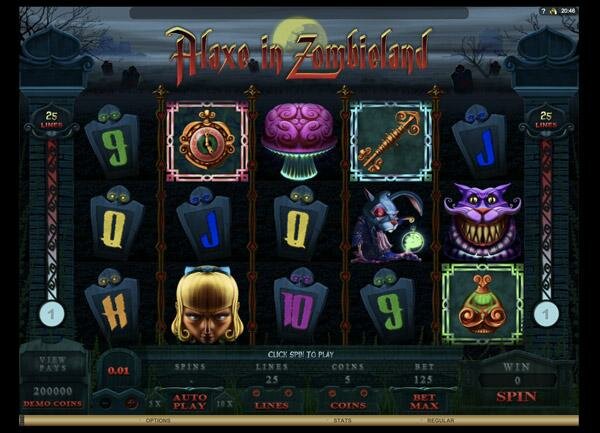Click the left 25 Lines indicator
The image size is (600, 433).
coord(54,119)
